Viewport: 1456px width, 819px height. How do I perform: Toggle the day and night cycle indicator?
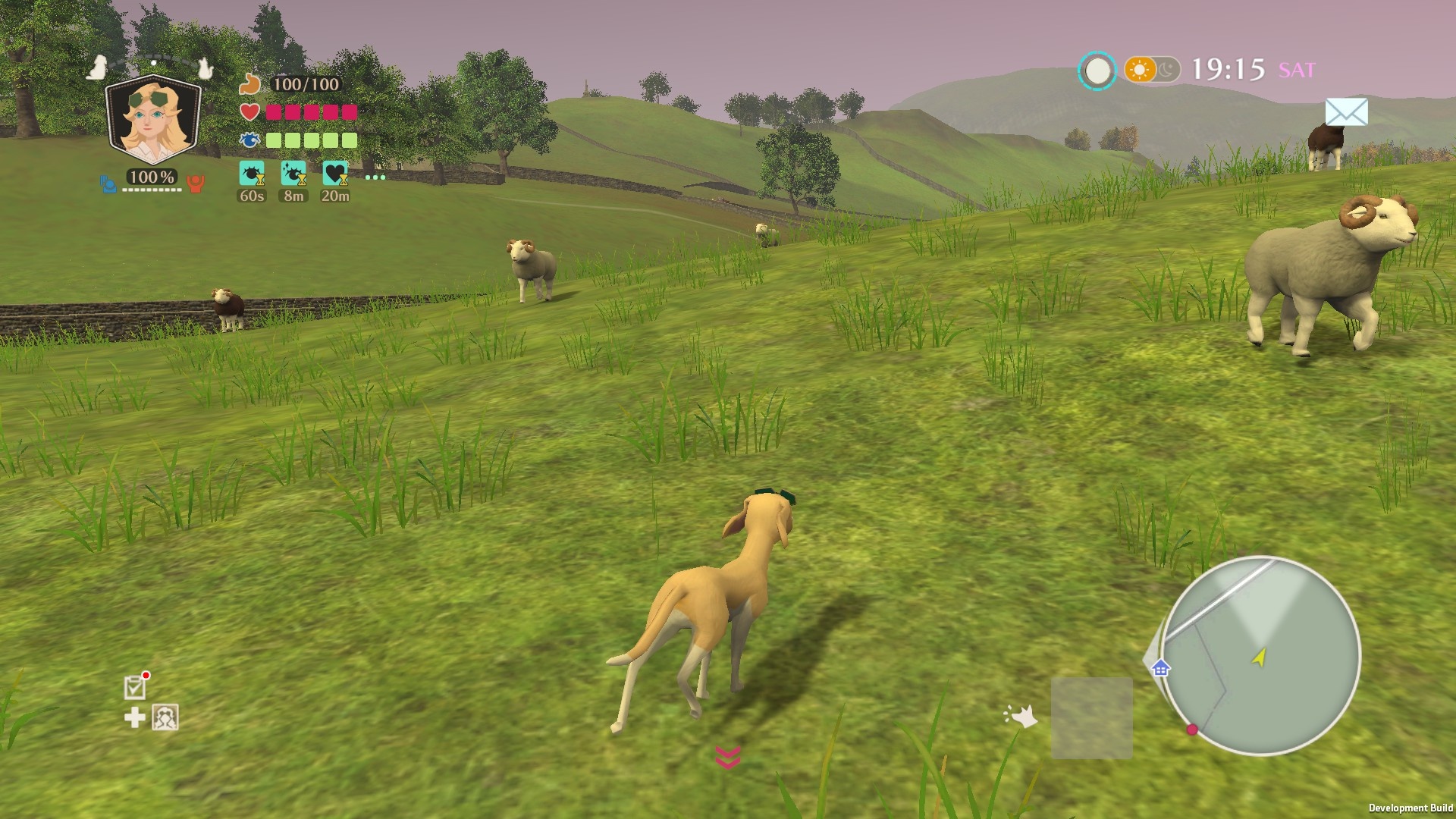(1152, 71)
